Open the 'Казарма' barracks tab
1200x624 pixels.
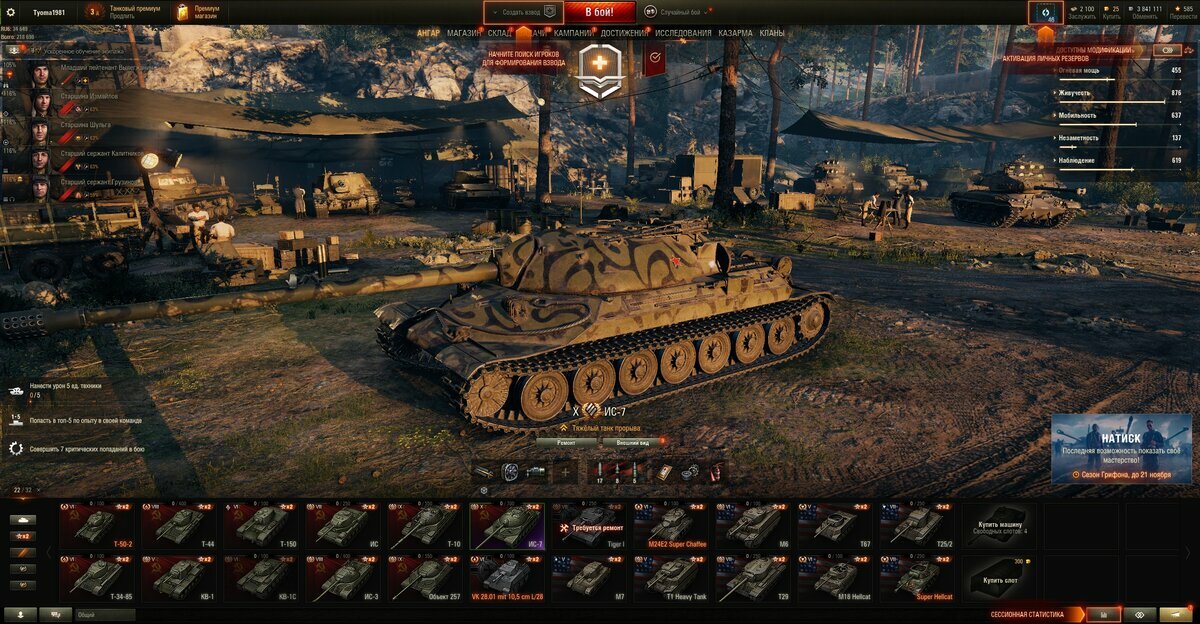735,33
